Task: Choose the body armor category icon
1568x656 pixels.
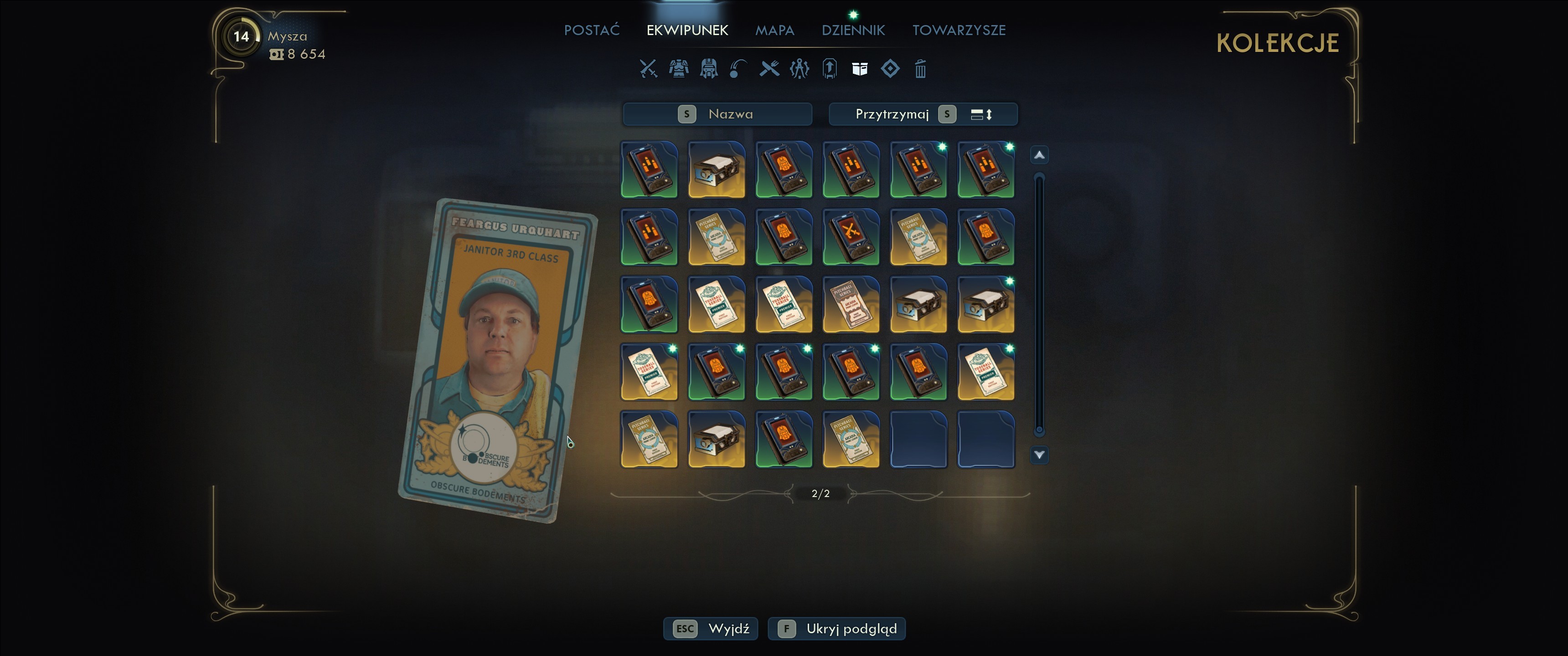Action: pos(679,69)
